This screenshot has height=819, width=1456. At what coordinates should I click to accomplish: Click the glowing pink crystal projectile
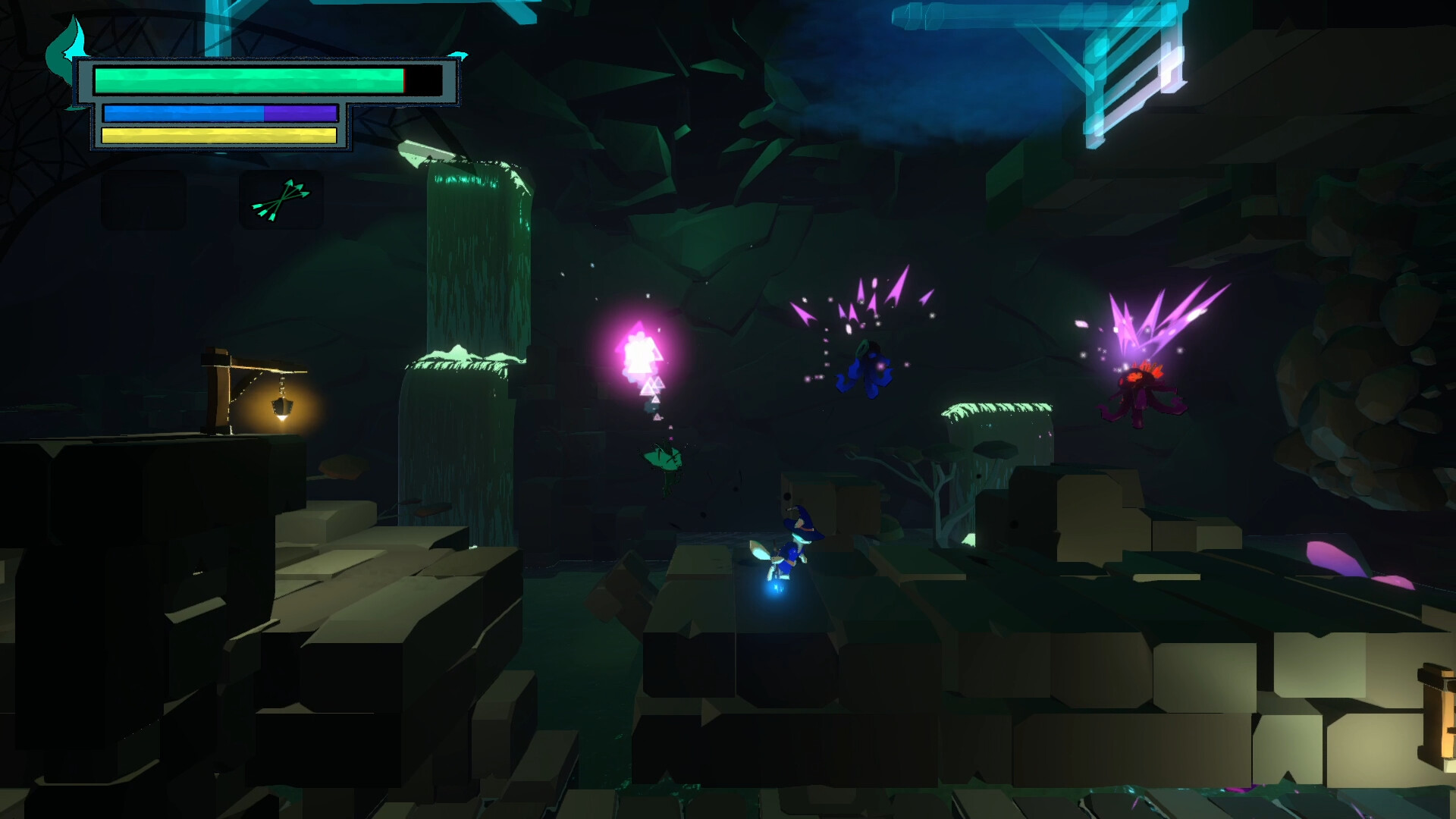pos(641,353)
